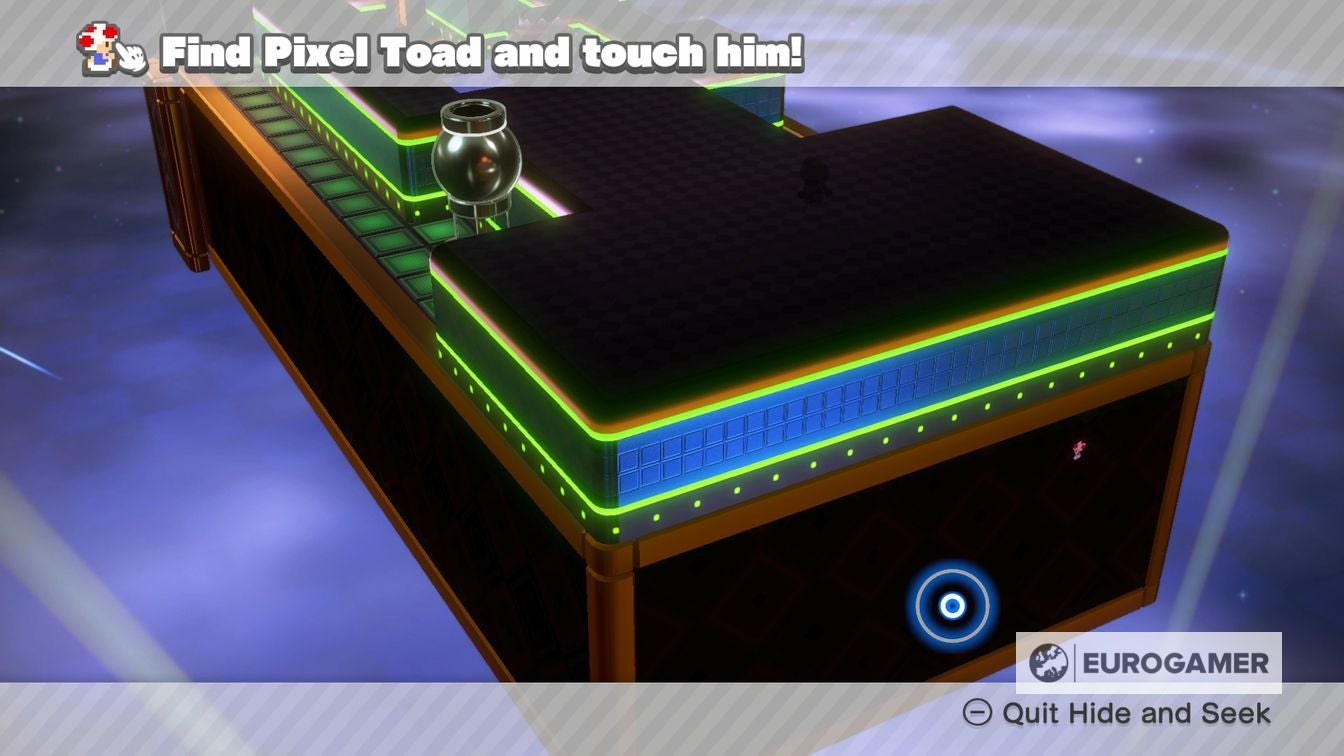Viewport: 1344px width, 756px height.
Task: Click the hand cursor icon beside banner Toad
Action: coord(132,58)
